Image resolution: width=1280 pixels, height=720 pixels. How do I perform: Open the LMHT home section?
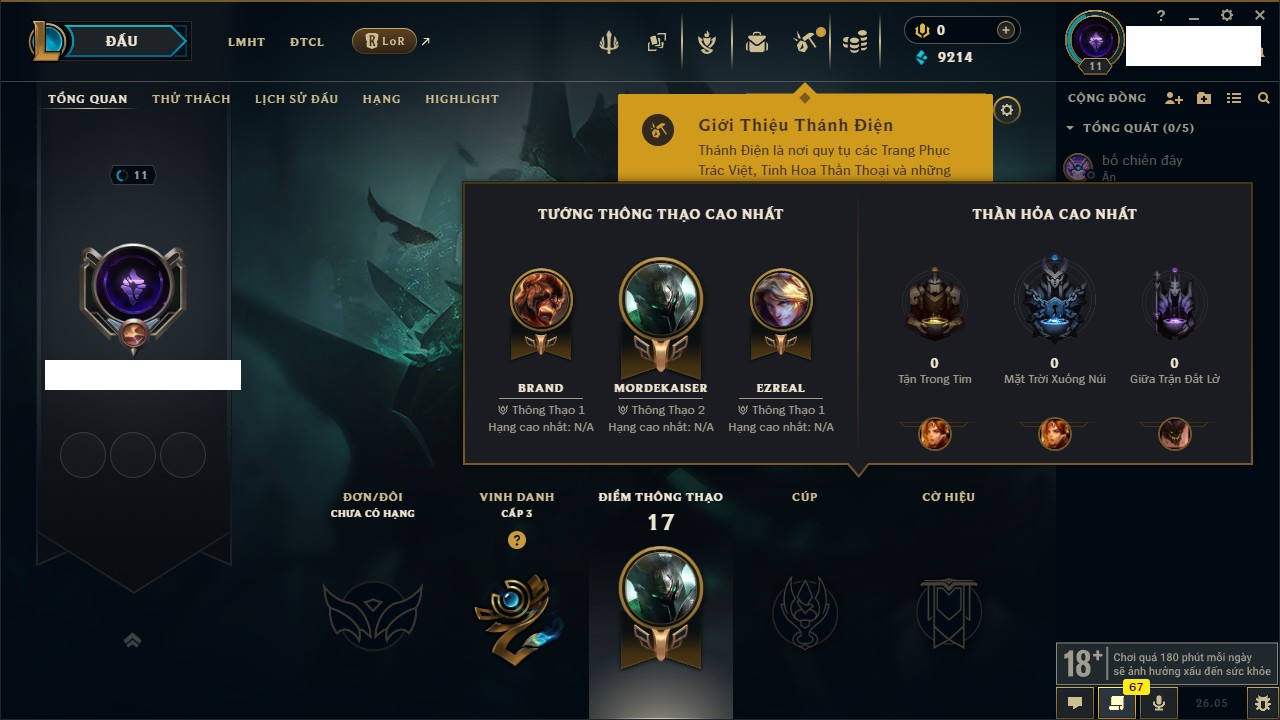point(246,42)
